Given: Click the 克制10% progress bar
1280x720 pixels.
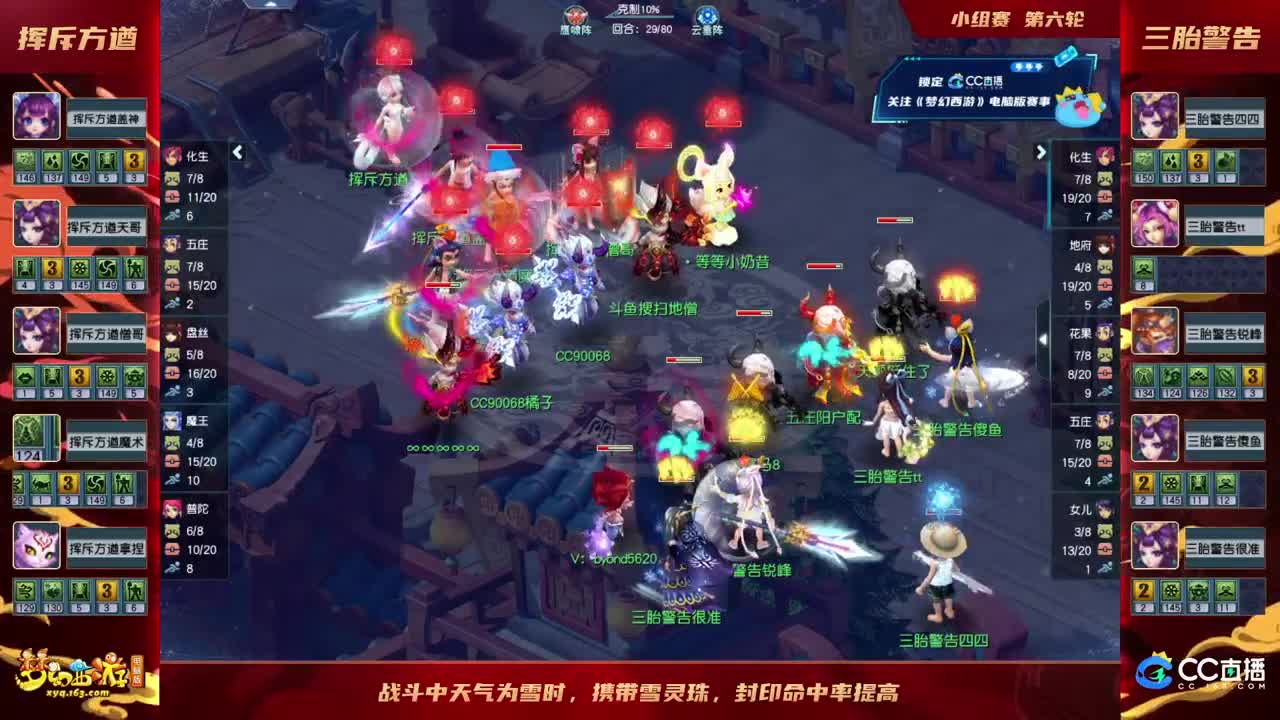Looking at the screenshot, I should (x=638, y=12).
